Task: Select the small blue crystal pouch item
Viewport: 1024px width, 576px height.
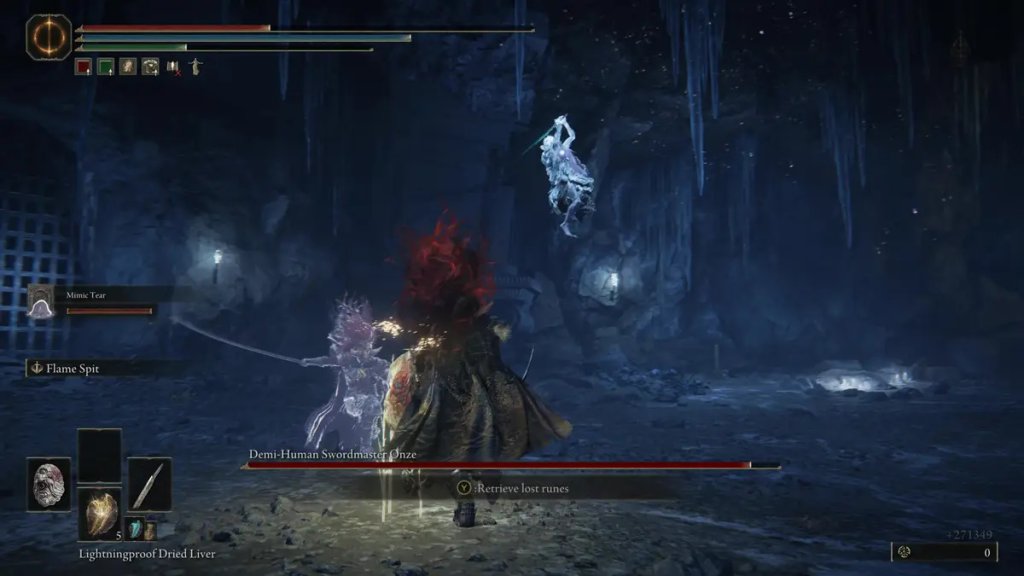Action: [x=133, y=530]
